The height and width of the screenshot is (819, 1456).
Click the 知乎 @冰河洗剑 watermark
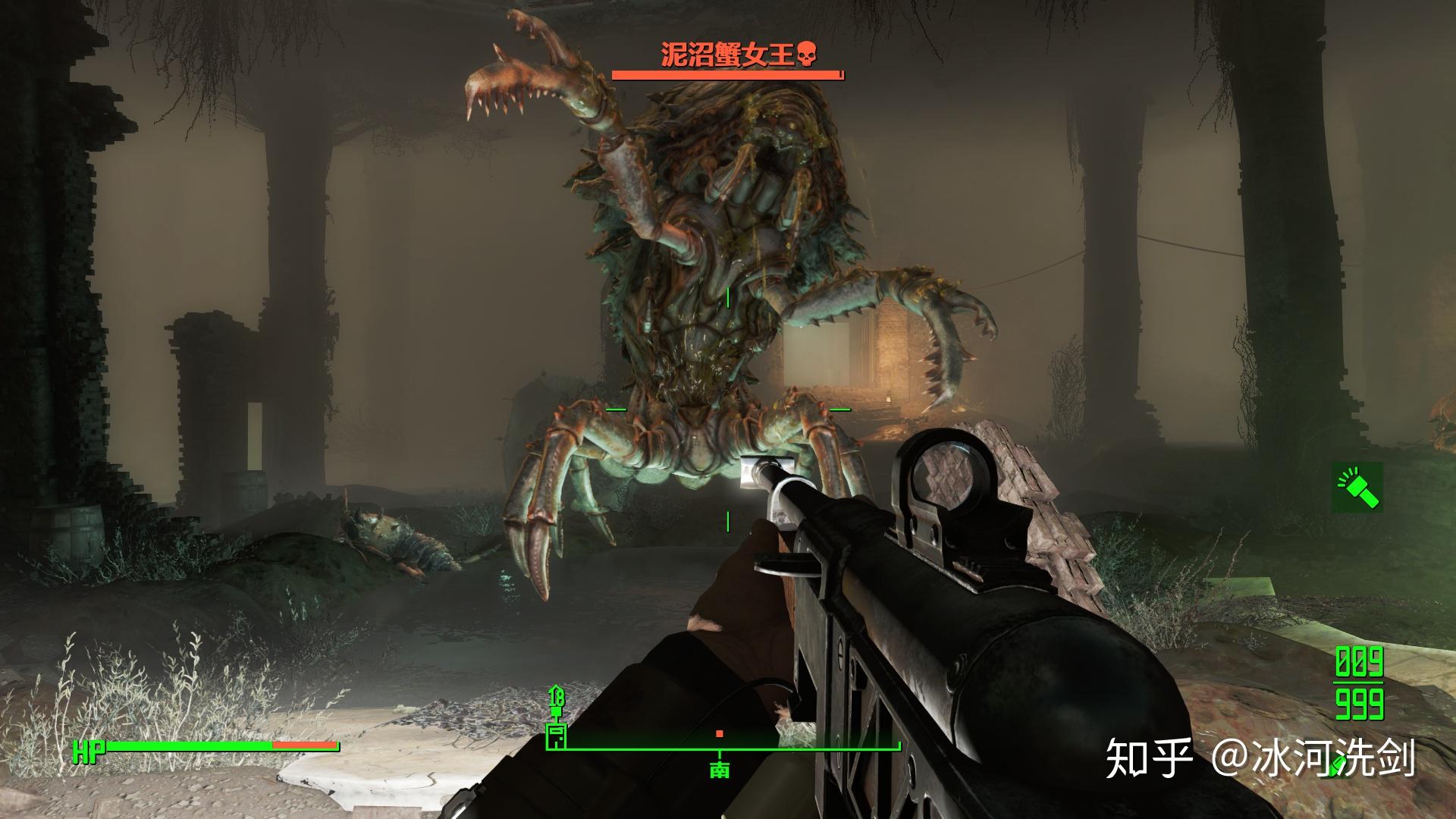click(1260, 758)
